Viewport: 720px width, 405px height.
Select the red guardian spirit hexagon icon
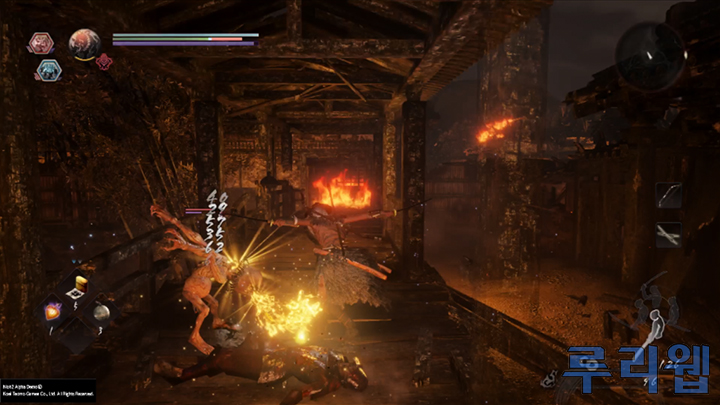(x=41, y=43)
